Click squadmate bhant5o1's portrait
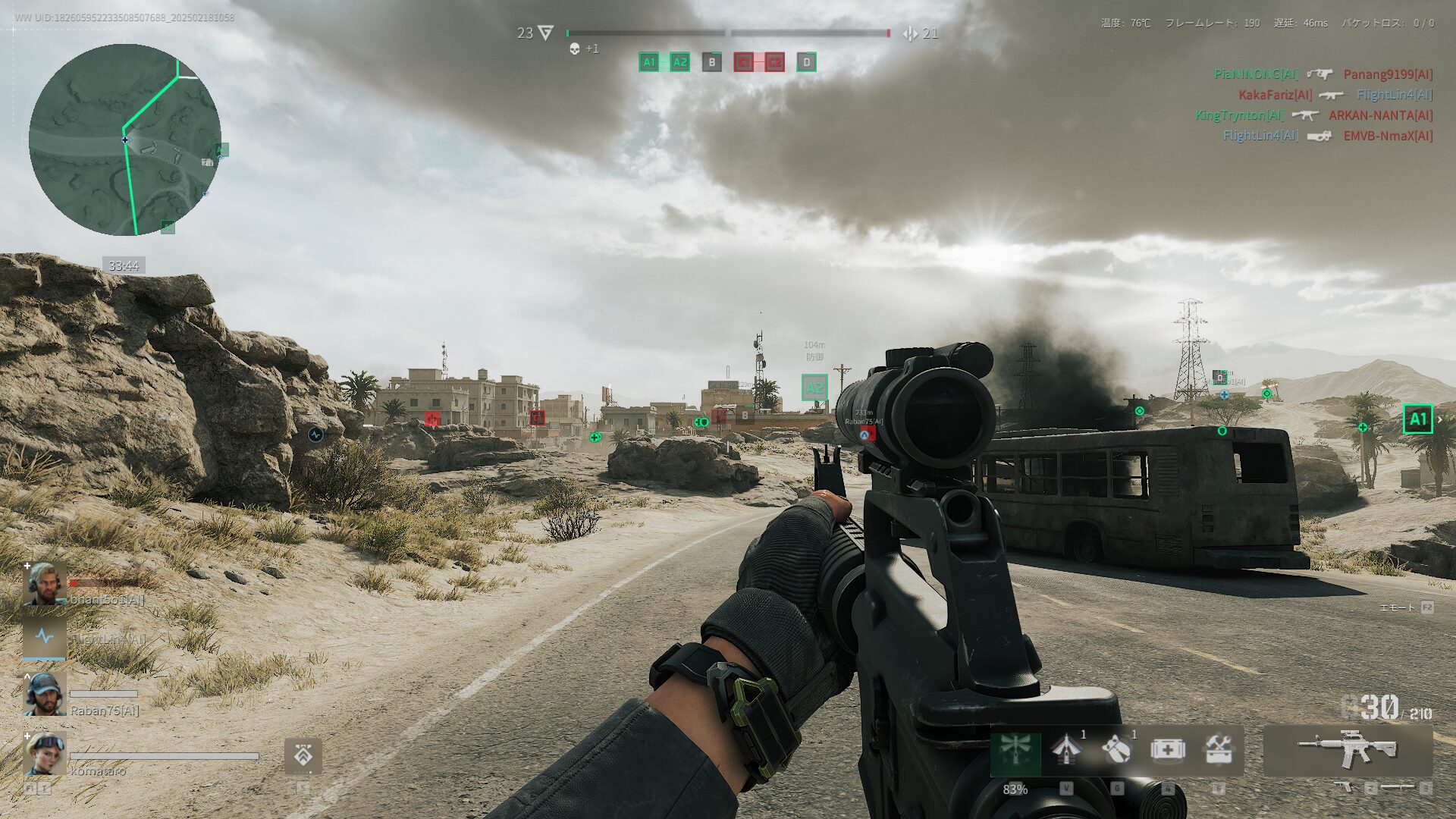The width and height of the screenshot is (1456, 819). [x=45, y=583]
